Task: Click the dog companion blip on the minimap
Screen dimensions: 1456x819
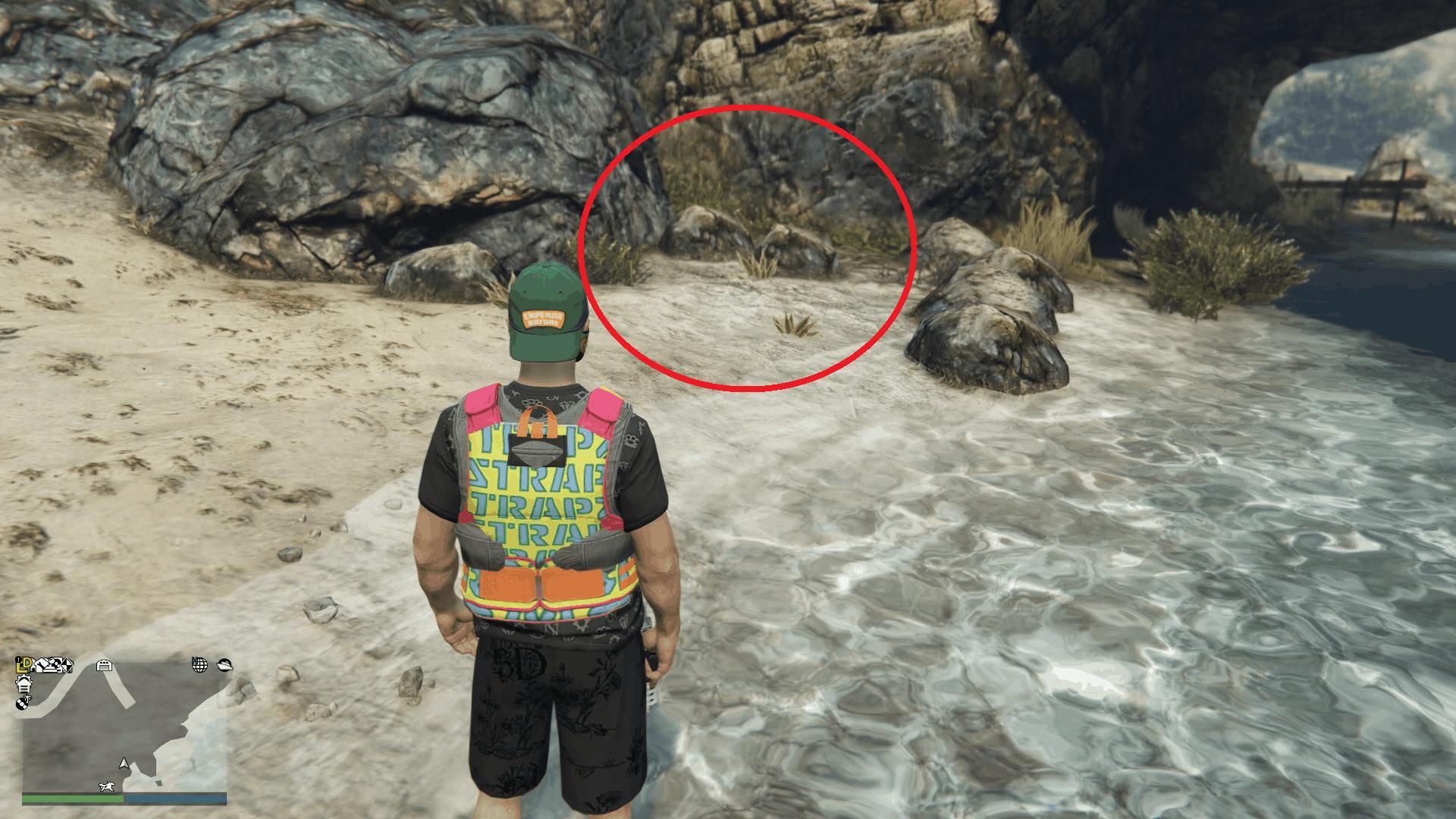Action: (x=106, y=786)
